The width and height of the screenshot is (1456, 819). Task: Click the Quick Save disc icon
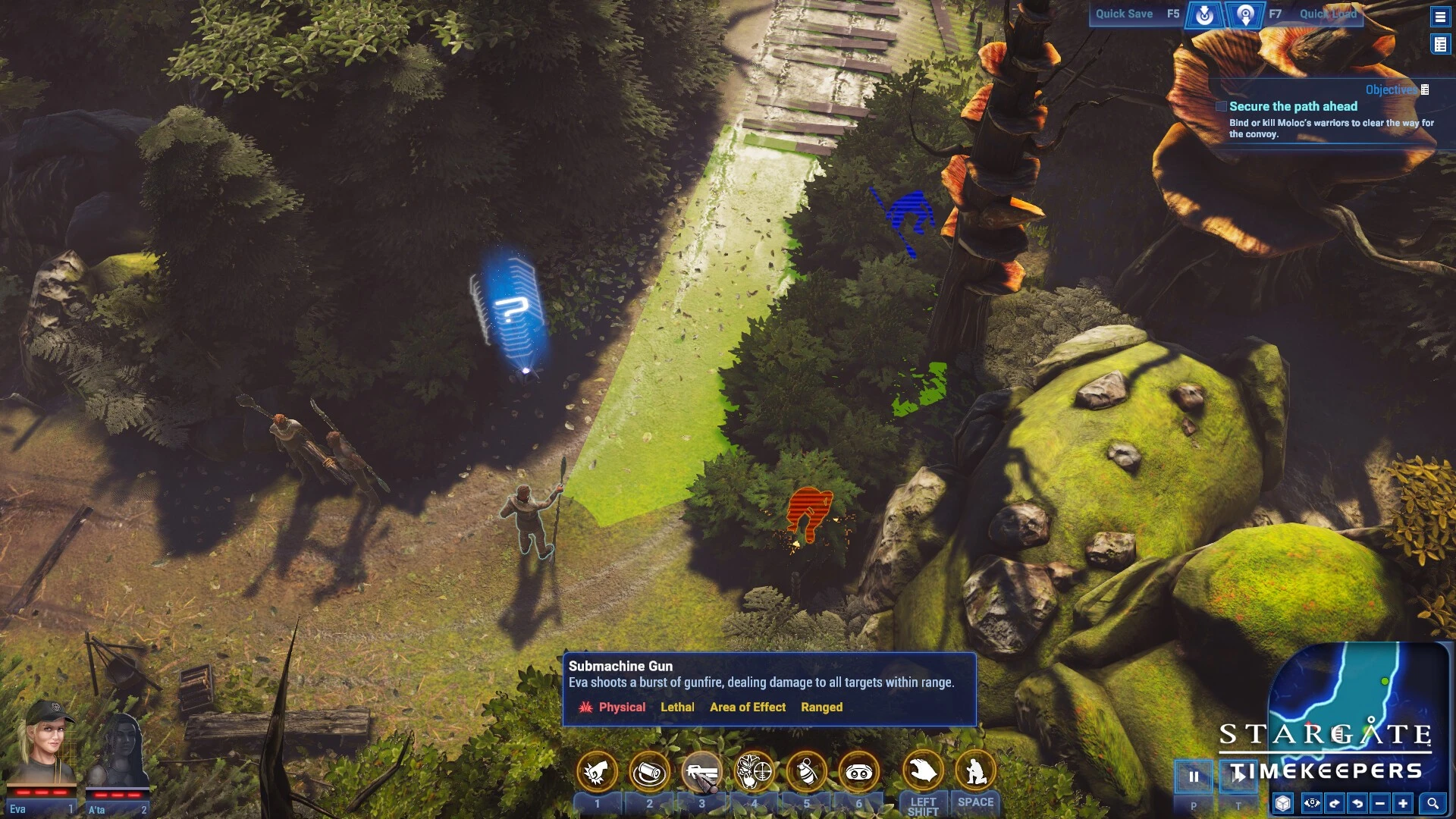click(x=1204, y=14)
